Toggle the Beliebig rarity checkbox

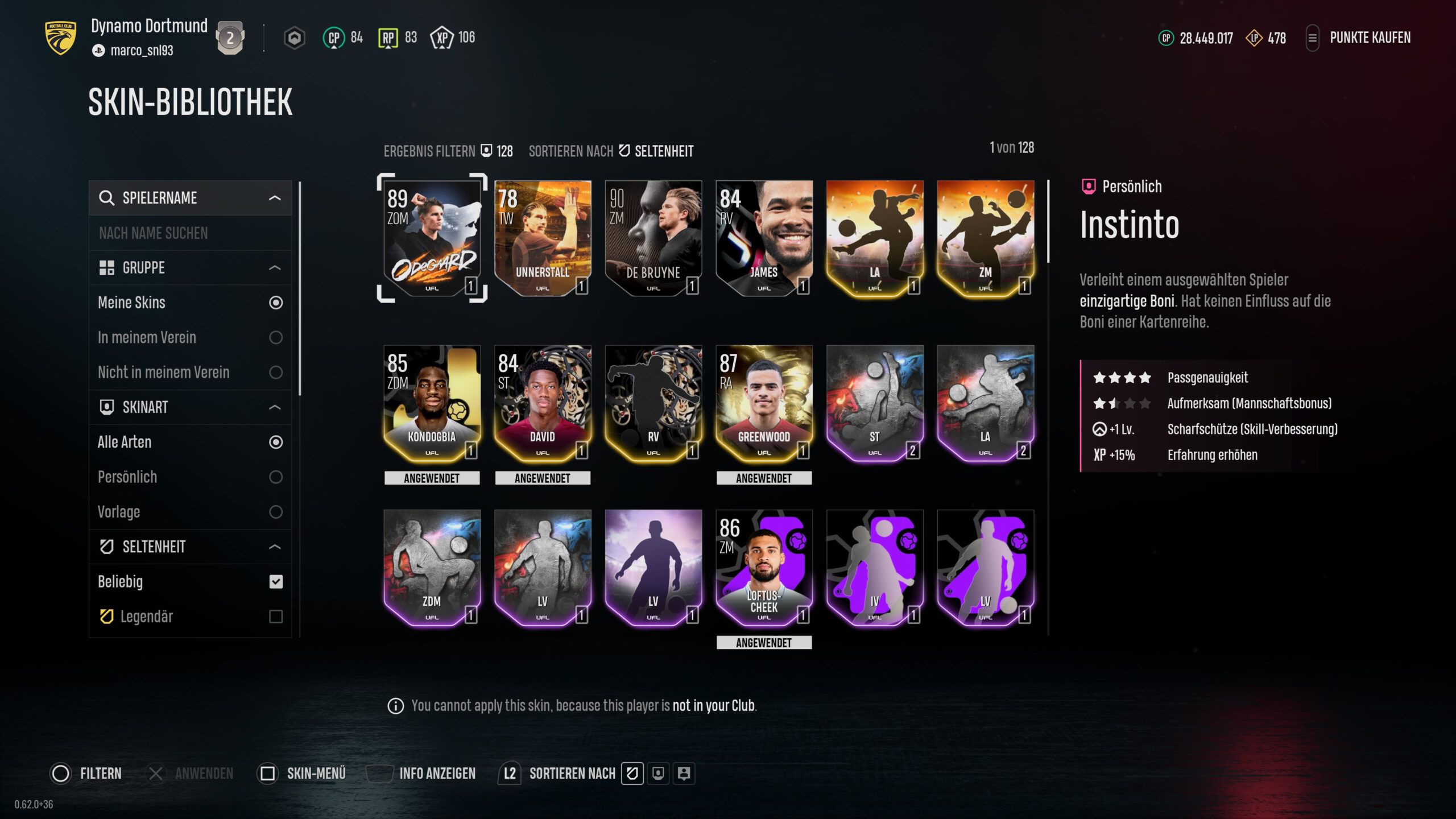click(276, 582)
